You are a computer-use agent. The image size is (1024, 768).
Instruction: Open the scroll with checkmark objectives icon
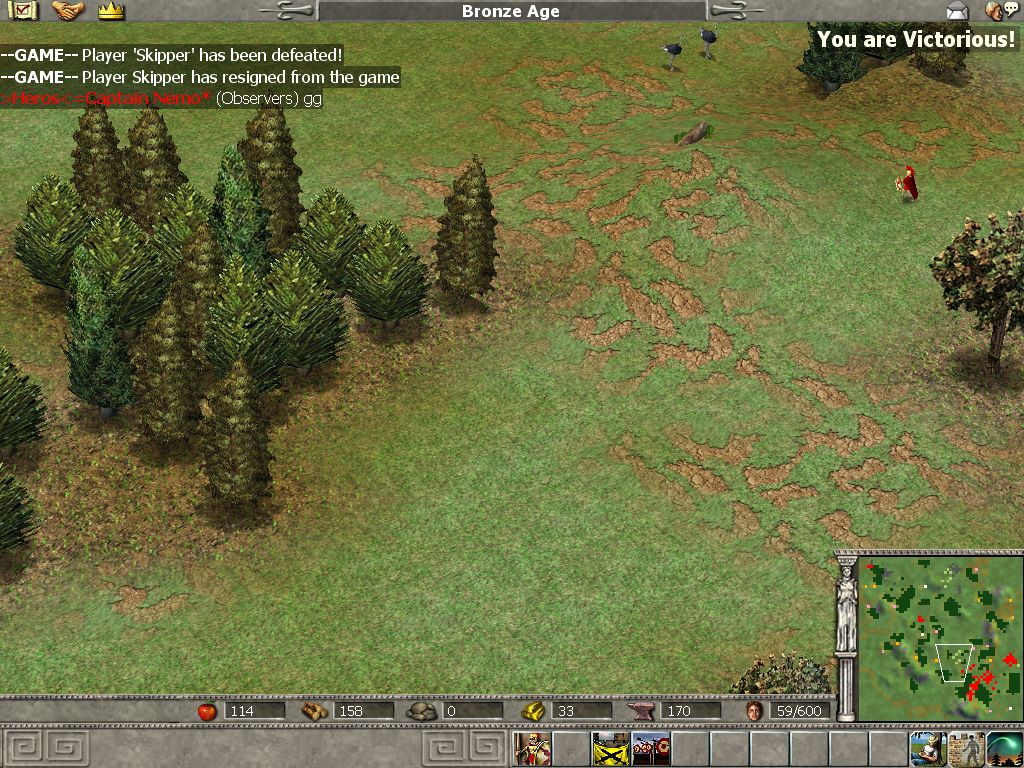click(x=21, y=11)
